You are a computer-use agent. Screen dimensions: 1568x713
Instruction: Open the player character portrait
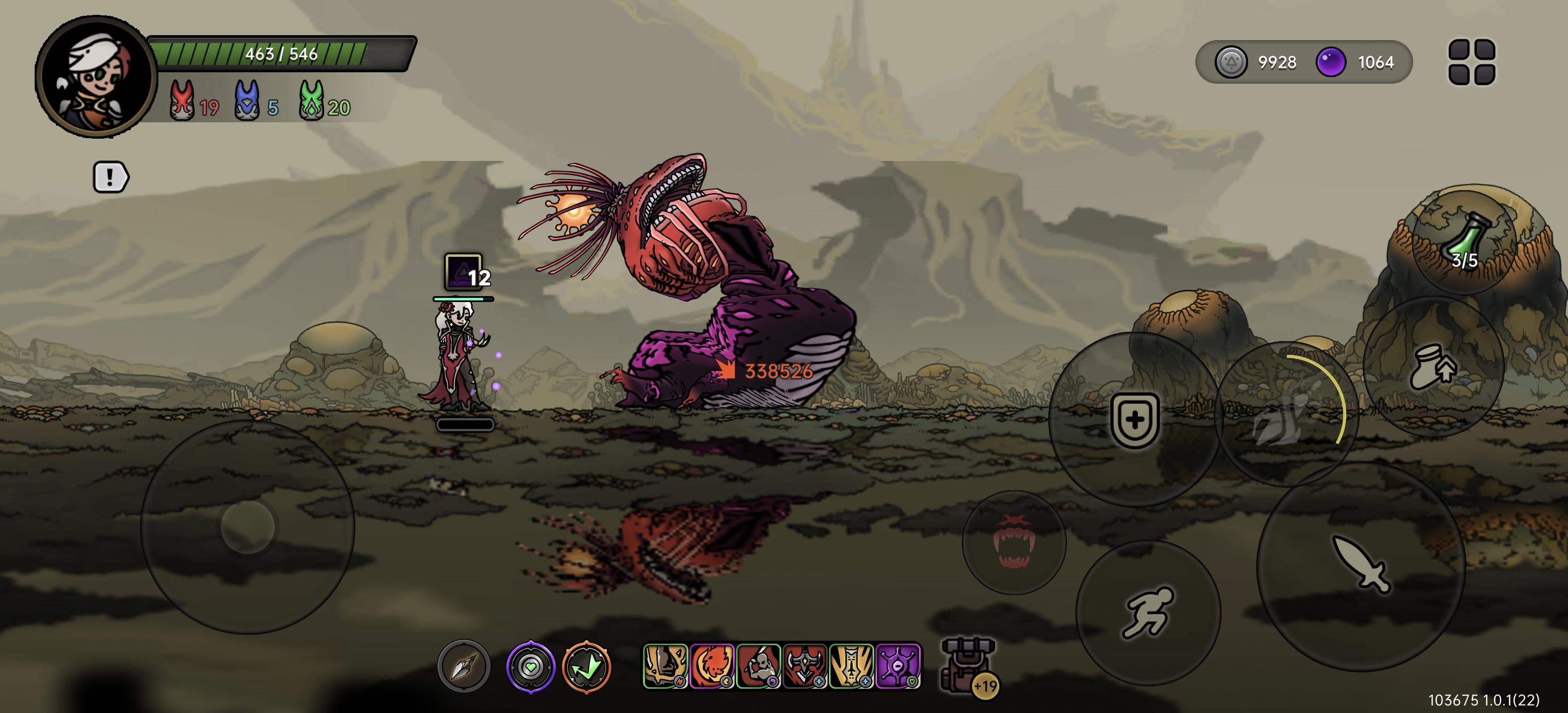(x=95, y=77)
